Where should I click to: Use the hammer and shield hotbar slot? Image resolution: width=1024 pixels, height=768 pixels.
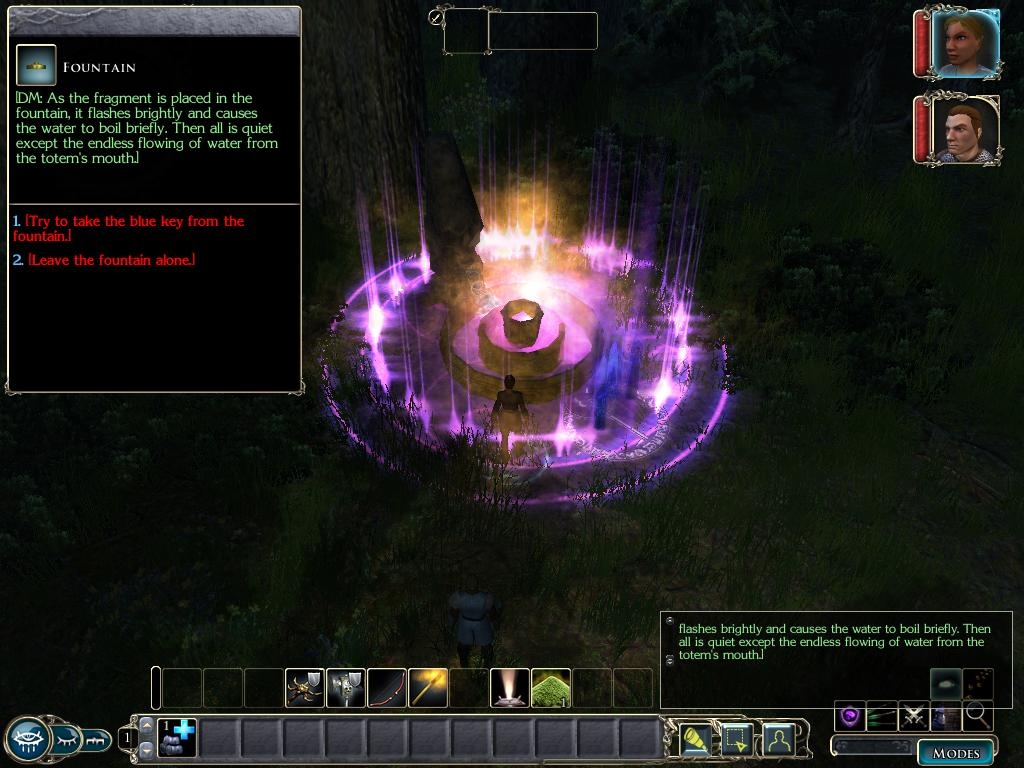tap(346, 688)
